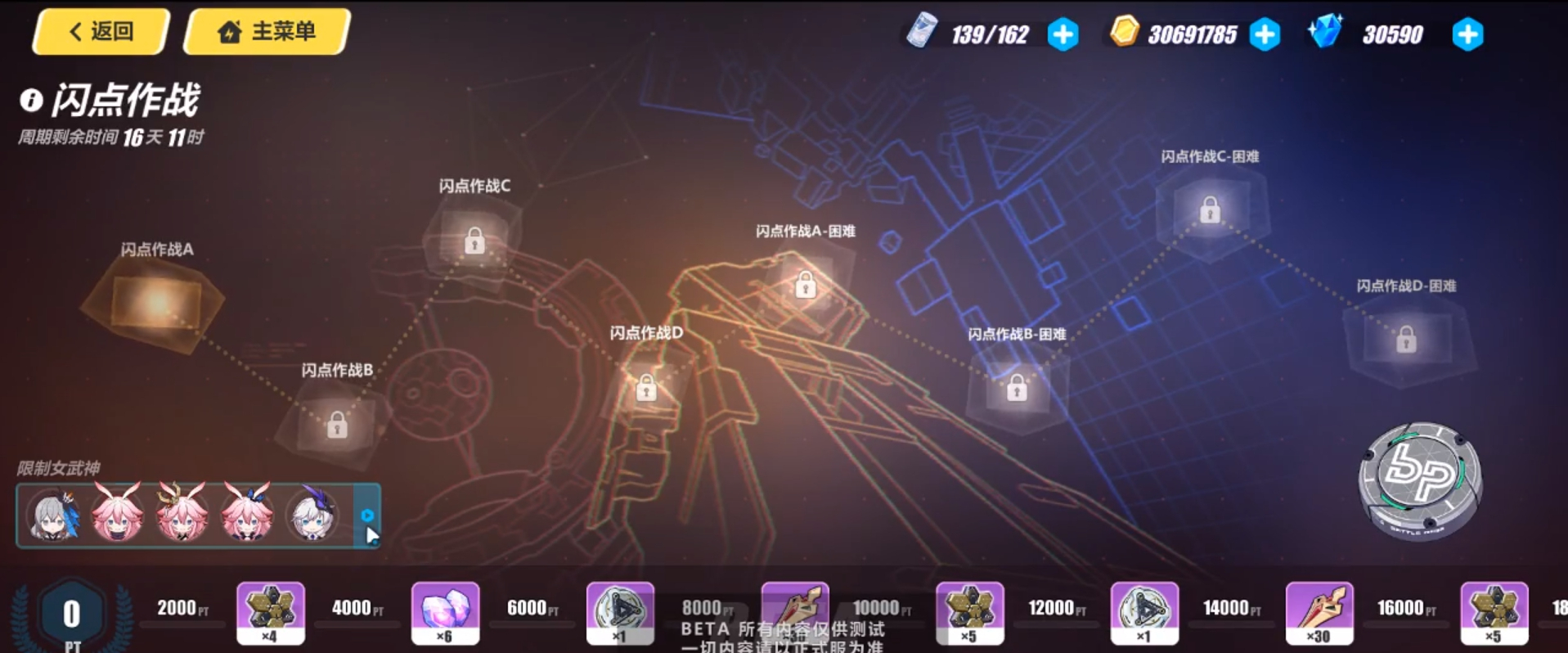Return using the 返回 button
This screenshot has width=1568, height=653.
coord(98,31)
